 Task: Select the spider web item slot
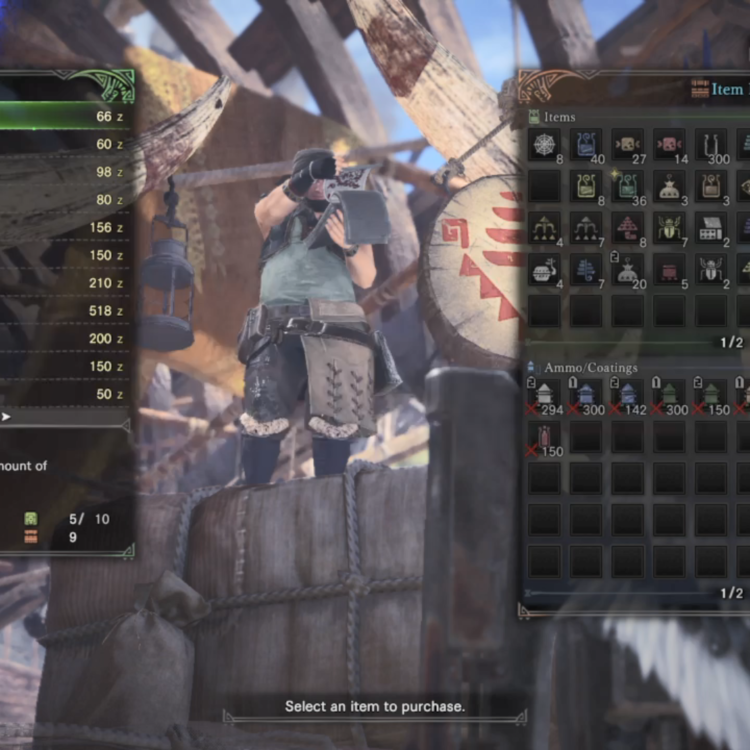coord(544,144)
